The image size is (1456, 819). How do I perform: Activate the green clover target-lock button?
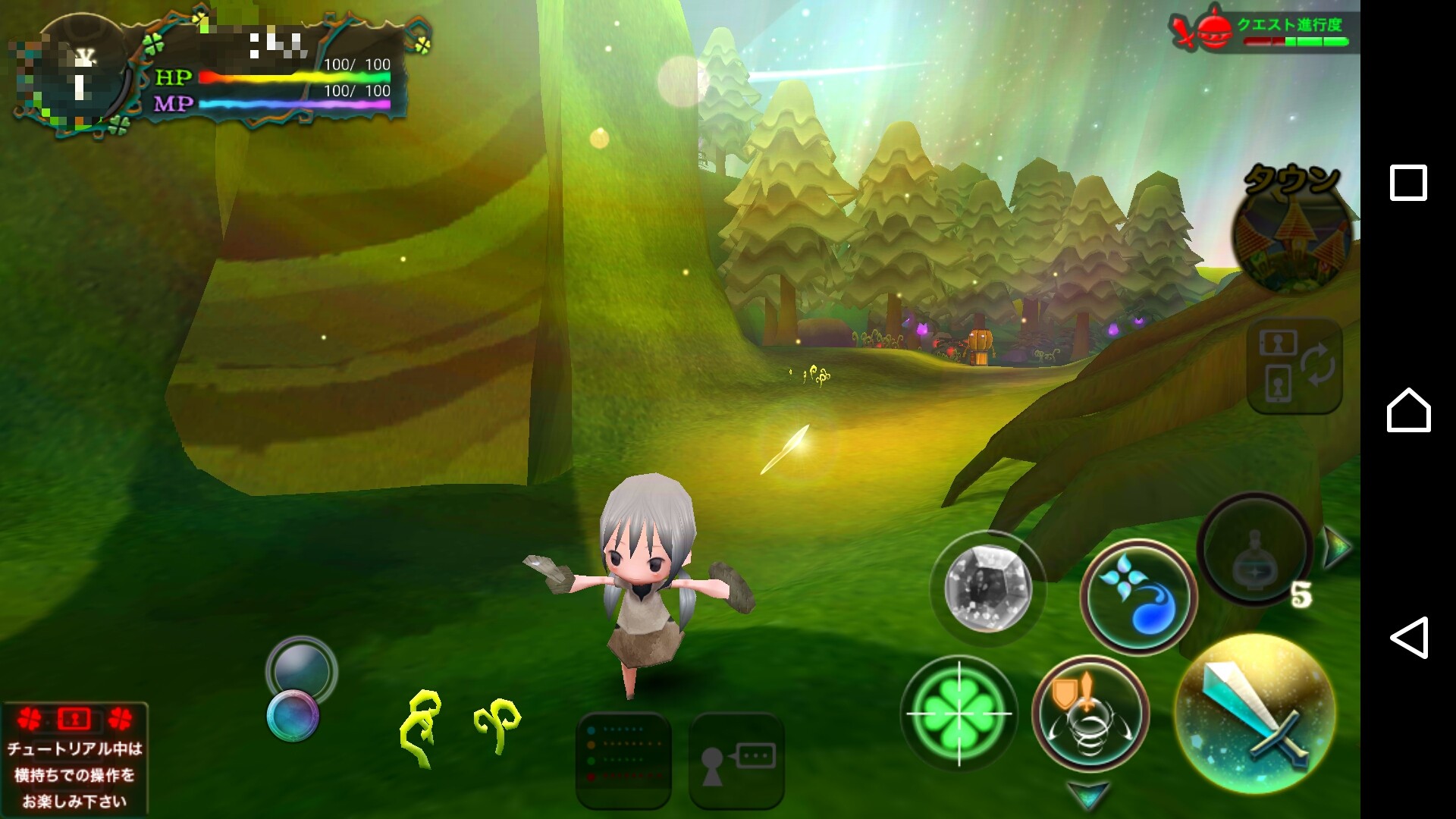pos(959,713)
